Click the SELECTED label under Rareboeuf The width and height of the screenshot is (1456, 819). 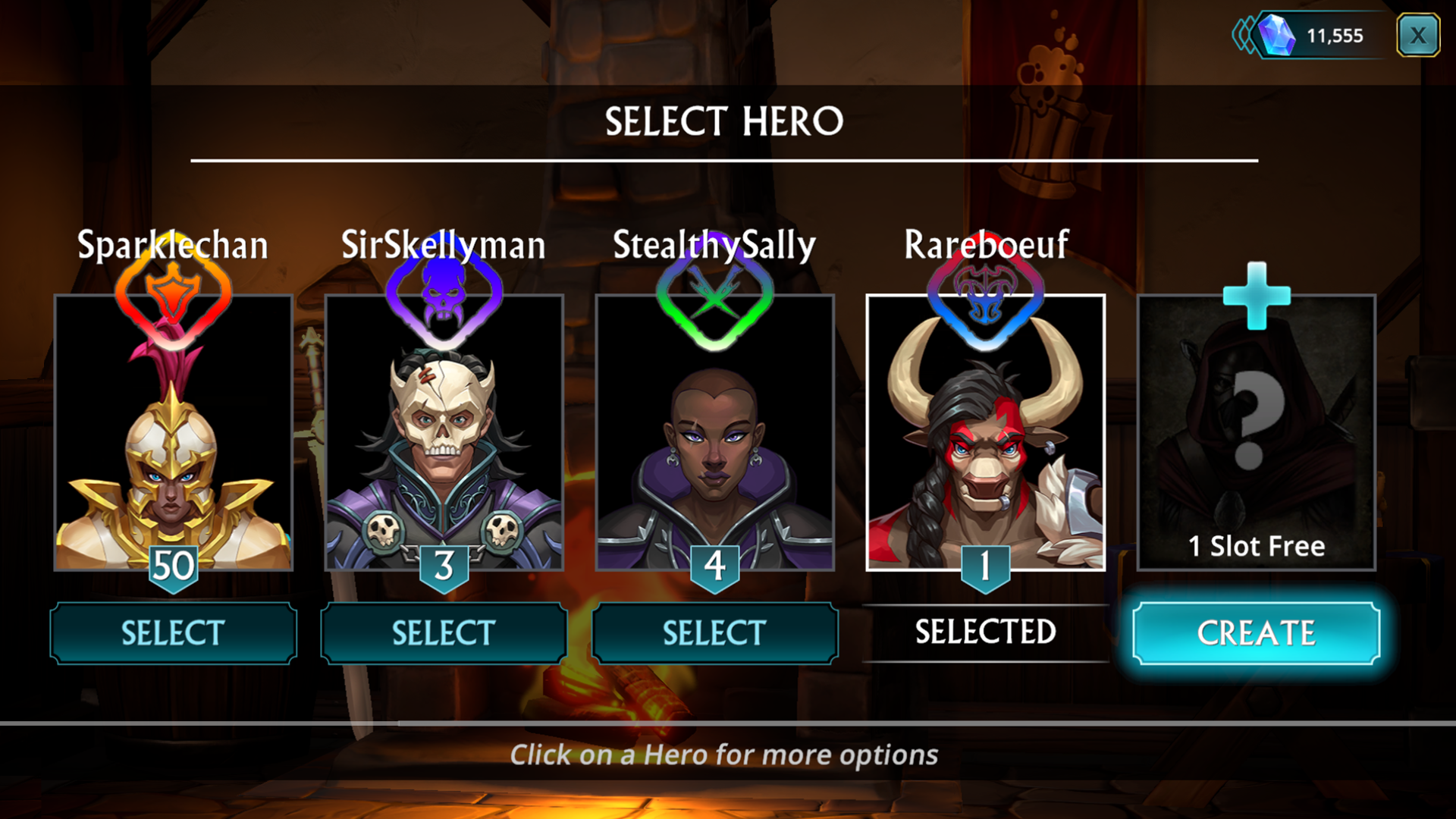(x=986, y=630)
